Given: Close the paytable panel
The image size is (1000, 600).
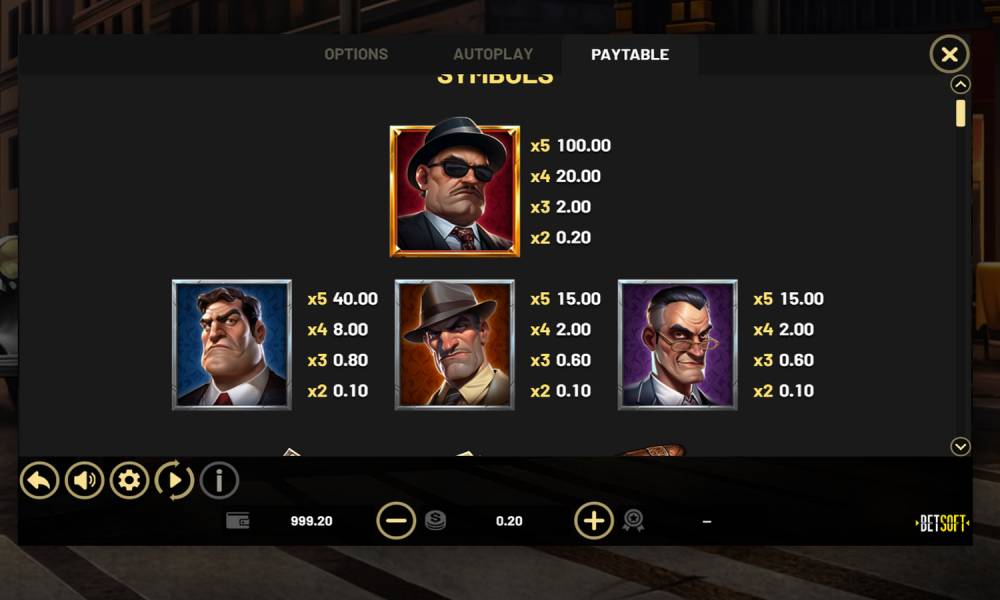Looking at the screenshot, I should pyautogui.click(x=949, y=54).
